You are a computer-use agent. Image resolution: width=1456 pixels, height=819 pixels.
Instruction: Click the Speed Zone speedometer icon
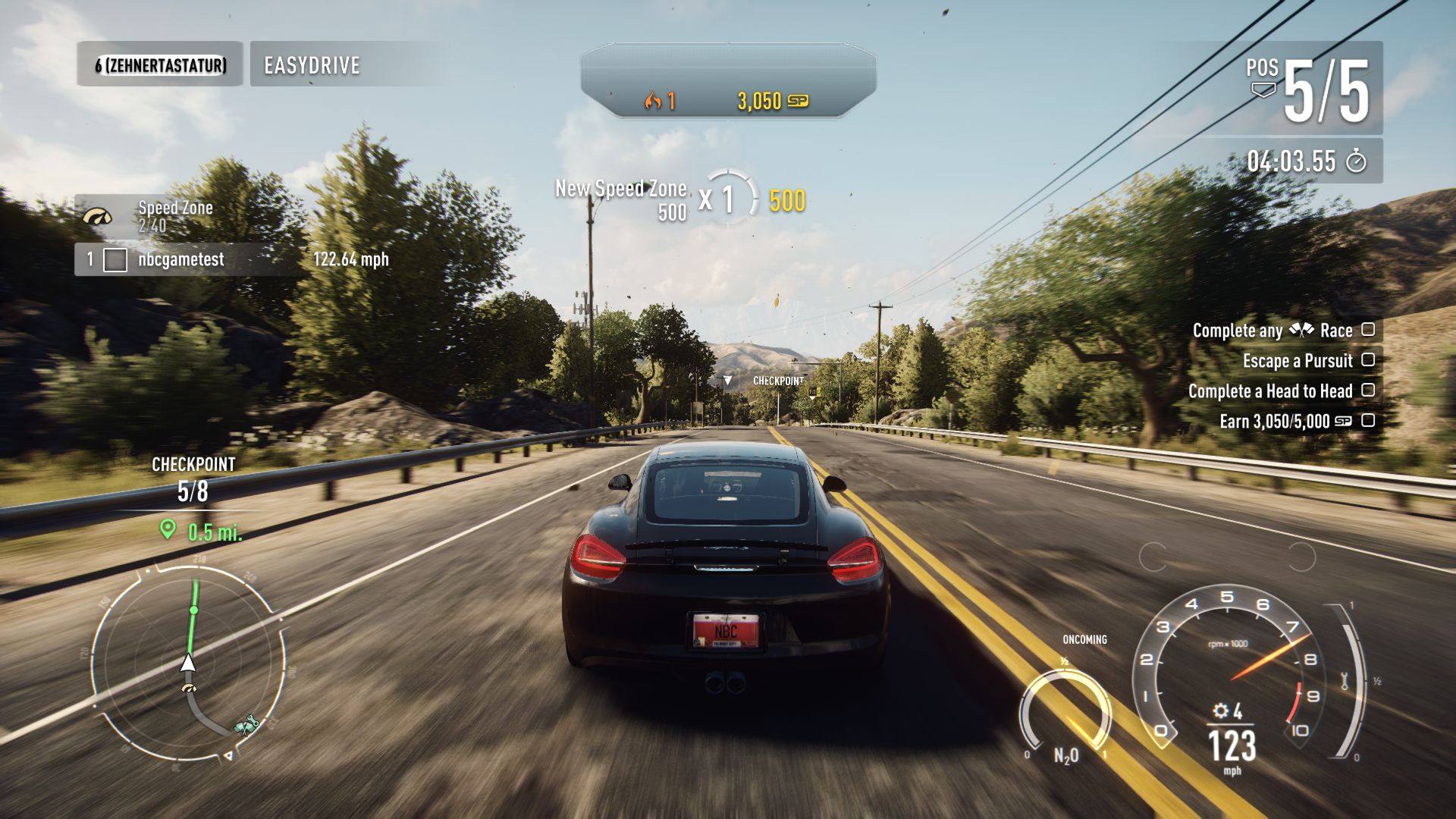(x=97, y=217)
